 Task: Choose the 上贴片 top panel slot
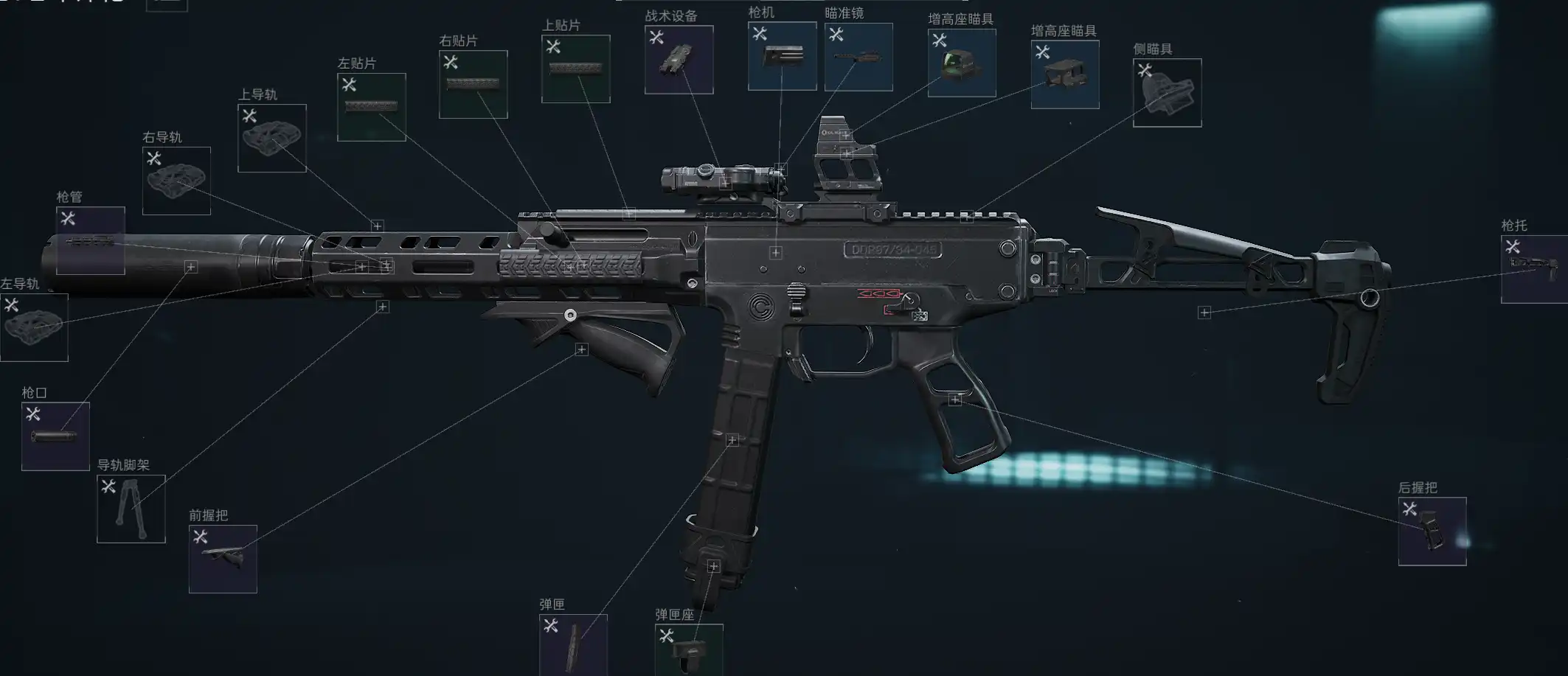575,69
